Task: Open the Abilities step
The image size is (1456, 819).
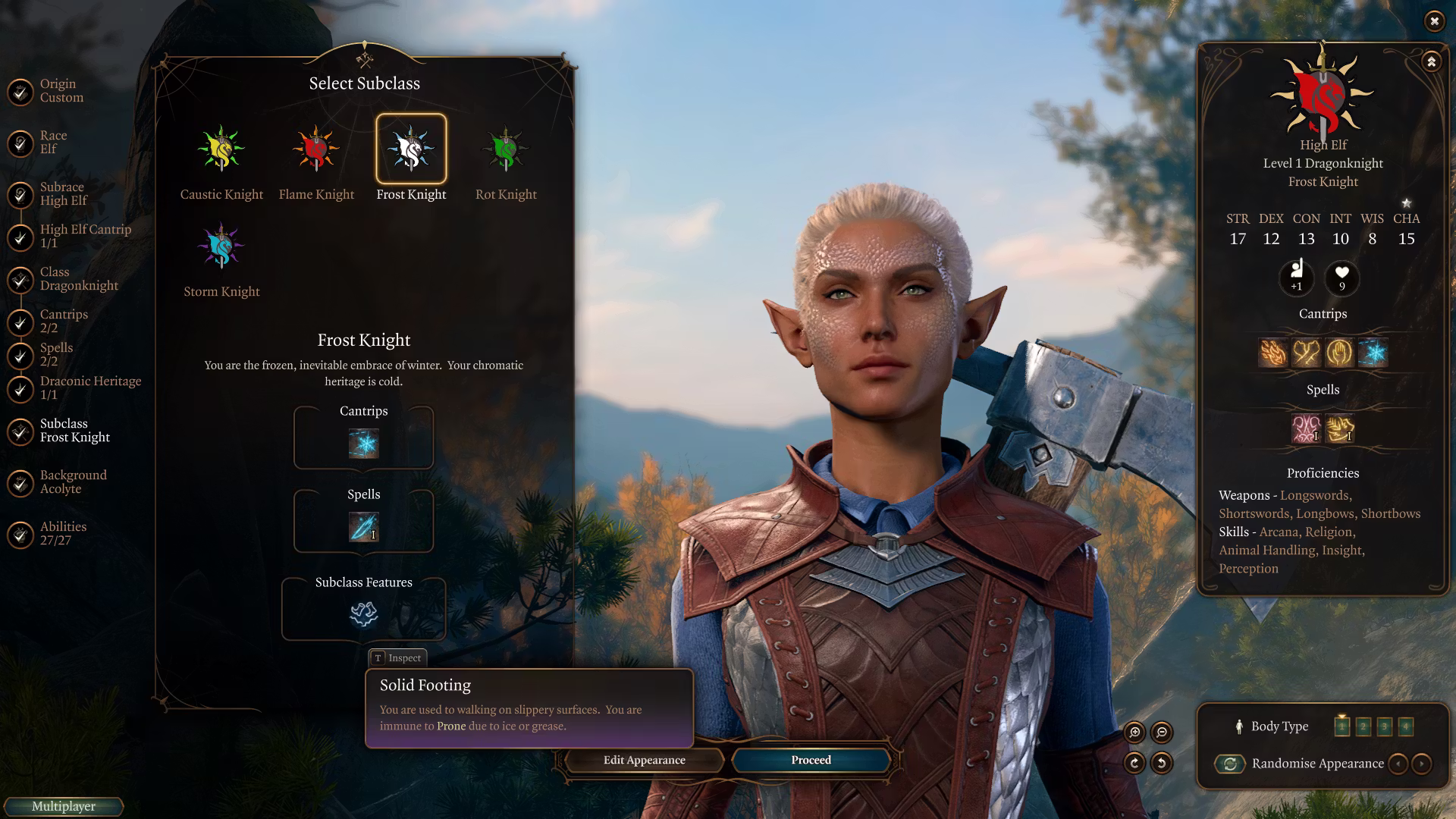Action: (63, 533)
